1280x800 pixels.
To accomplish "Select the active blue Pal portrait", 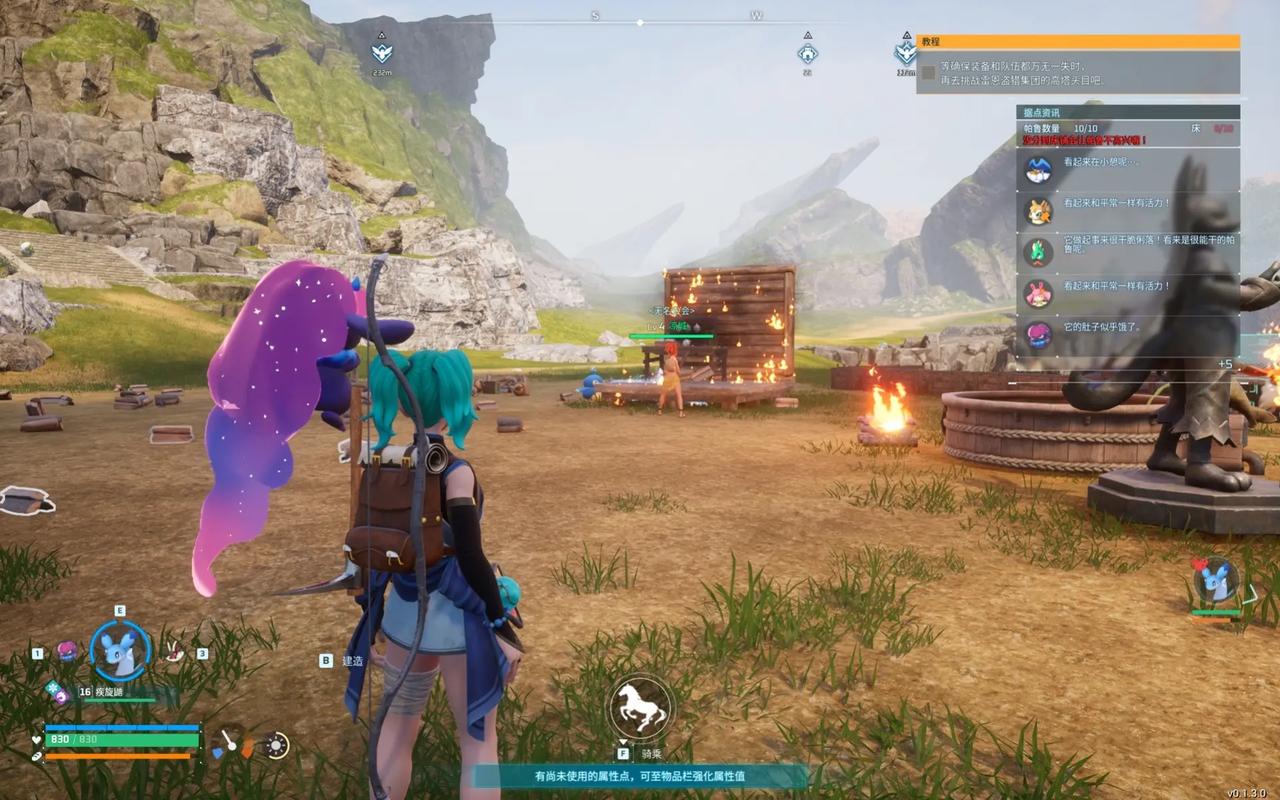I will (x=120, y=651).
